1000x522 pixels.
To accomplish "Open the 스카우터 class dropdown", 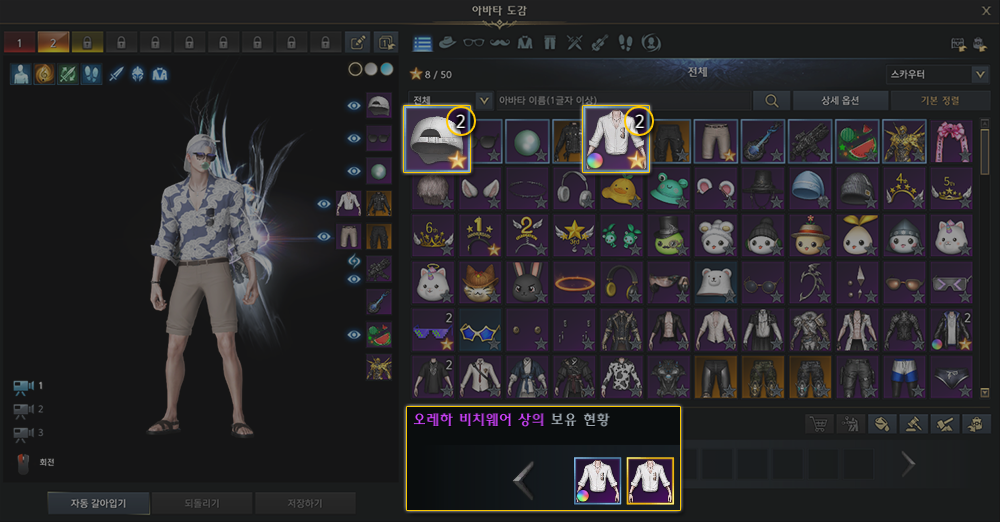I will click(937, 74).
